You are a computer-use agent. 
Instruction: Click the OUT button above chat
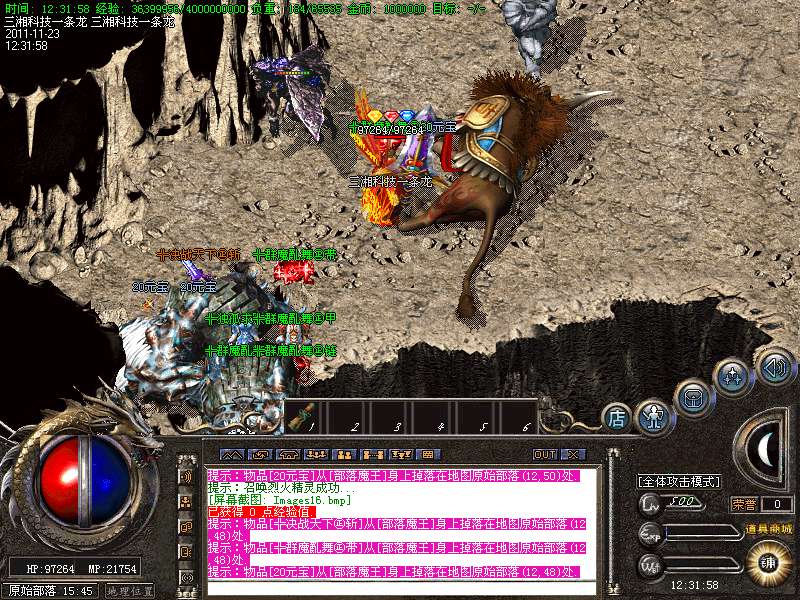click(544, 454)
